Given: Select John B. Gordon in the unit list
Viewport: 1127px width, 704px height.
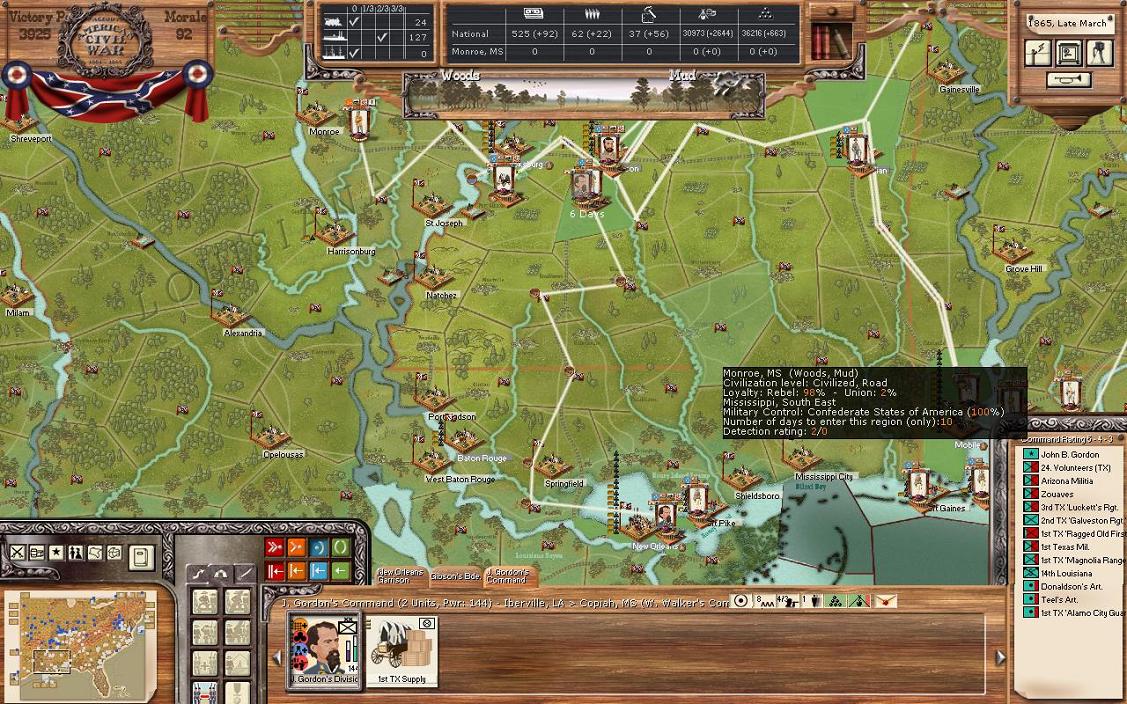Looking at the screenshot, I should point(1069,455).
